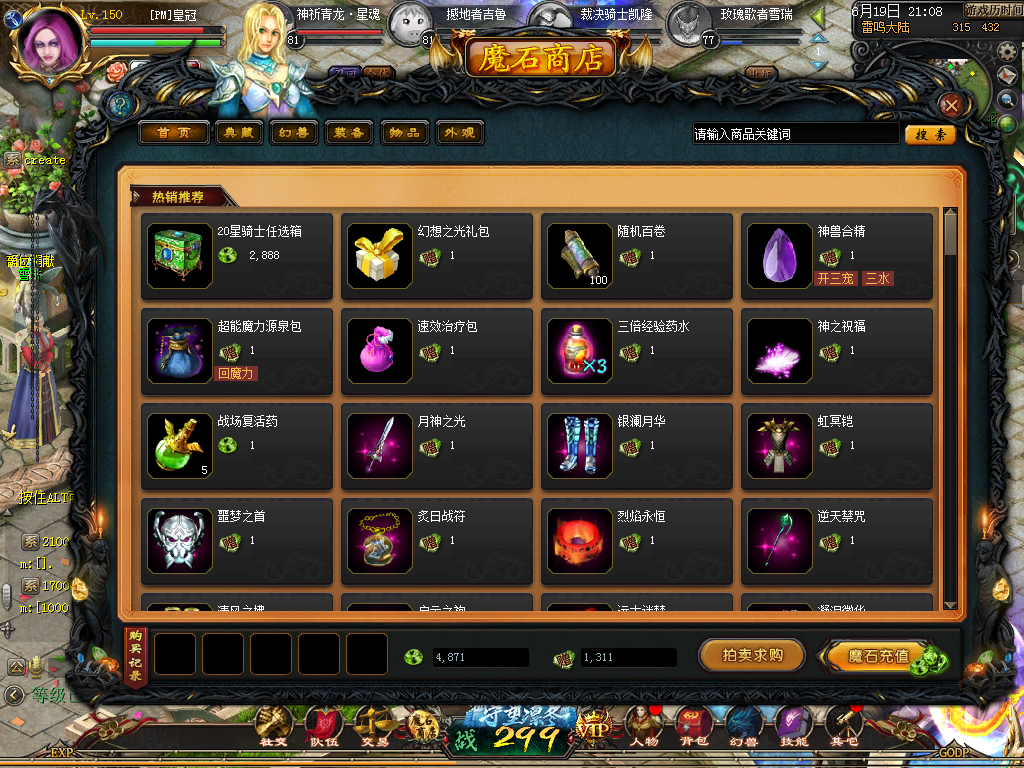Image resolution: width=1024 pixels, height=768 pixels.
Task: Switch to the 外观 appearance tab
Action: [x=460, y=133]
